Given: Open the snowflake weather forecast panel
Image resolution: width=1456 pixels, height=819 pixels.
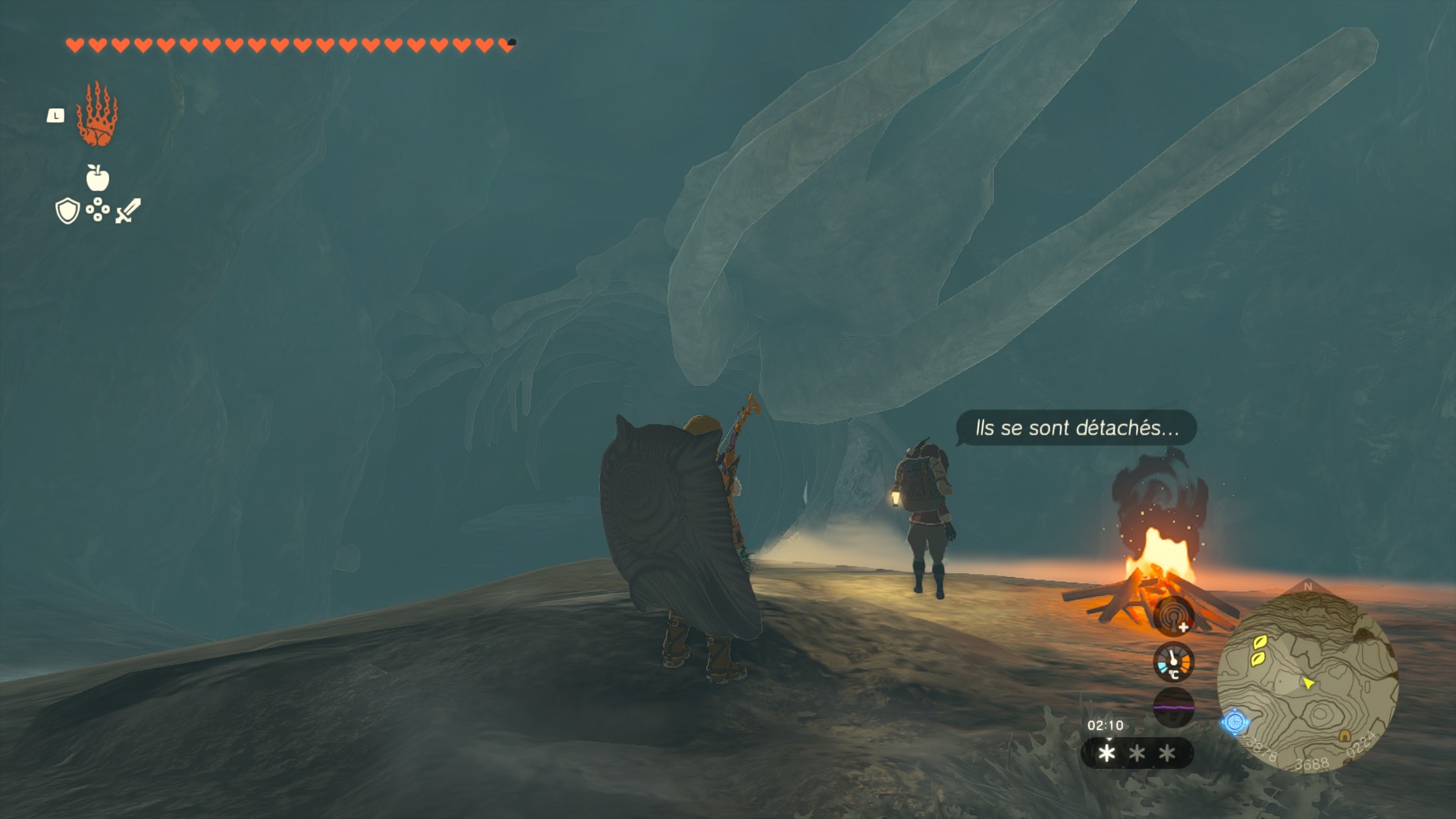Looking at the screenshot, I should (1137, 753).
